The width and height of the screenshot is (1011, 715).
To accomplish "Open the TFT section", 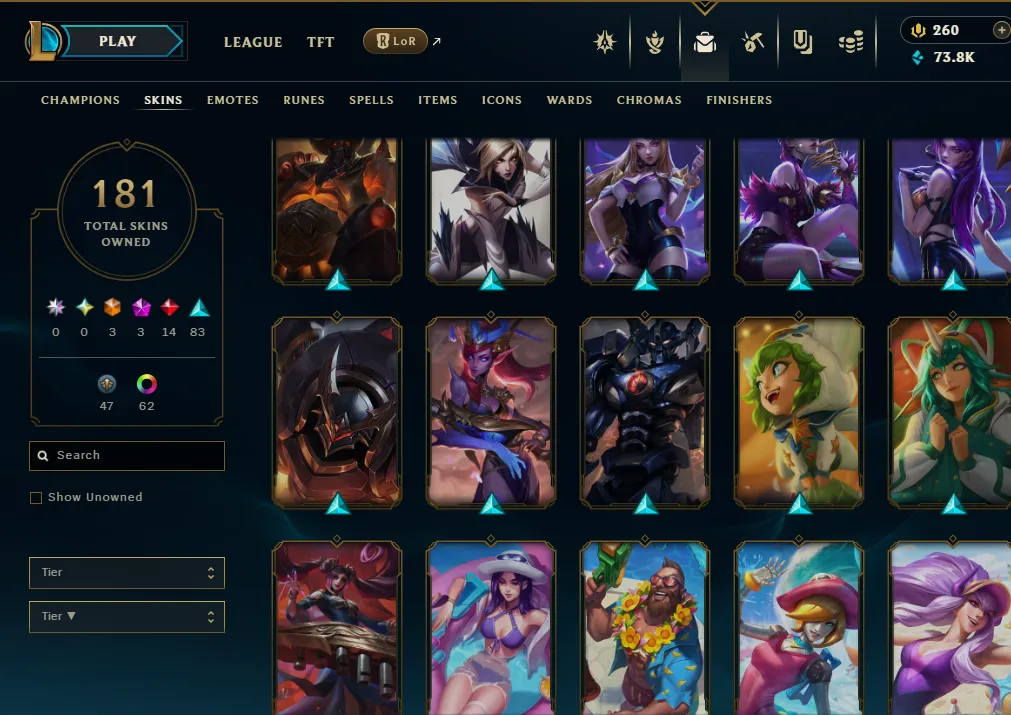I will pyautogui.click(x=320, y=42).
